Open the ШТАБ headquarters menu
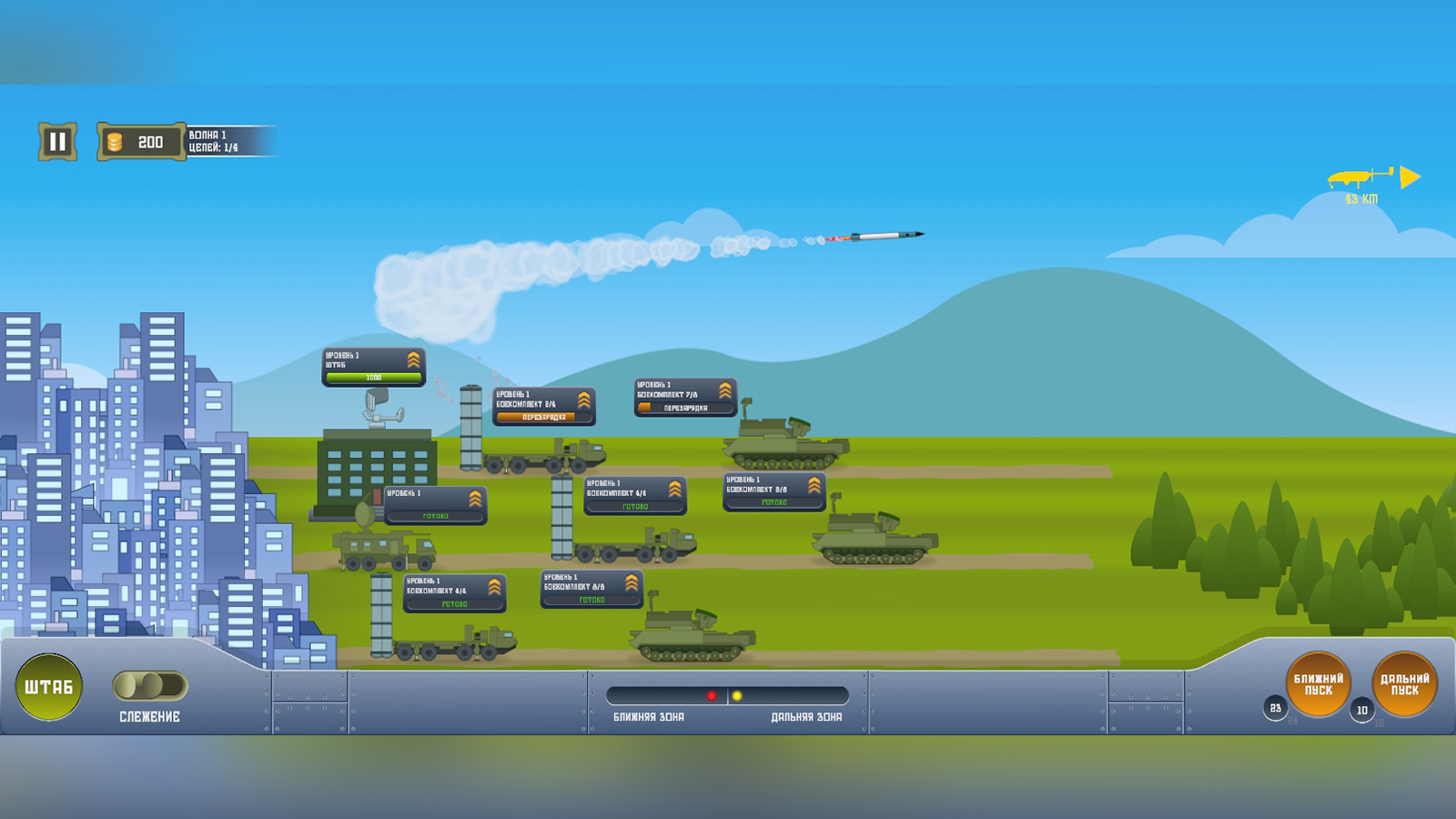Viewport: 1456px width, 819px height. coord(48,687)
